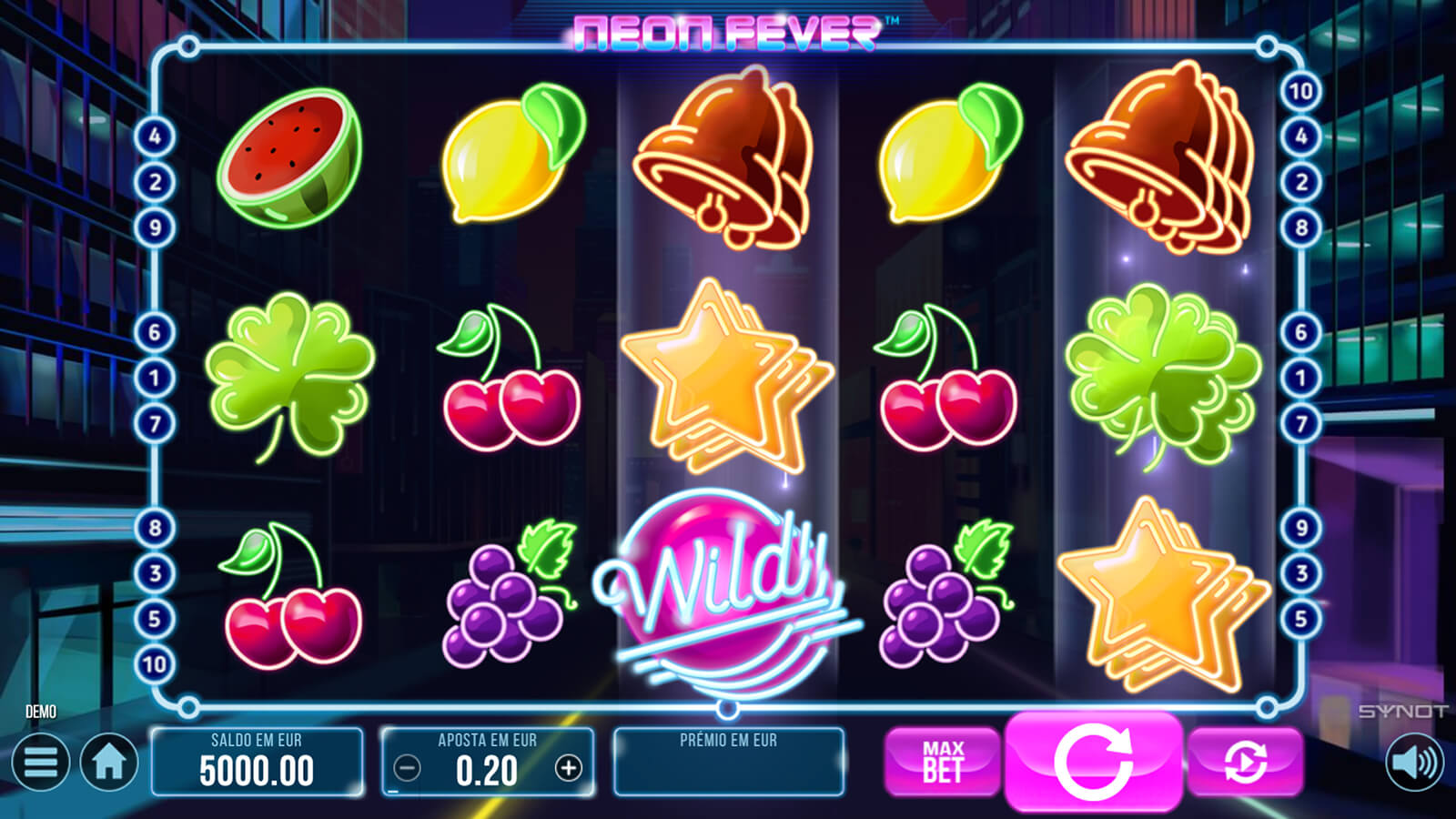Go to the home lobby
Screen dimensions: 1456x819
109,762
